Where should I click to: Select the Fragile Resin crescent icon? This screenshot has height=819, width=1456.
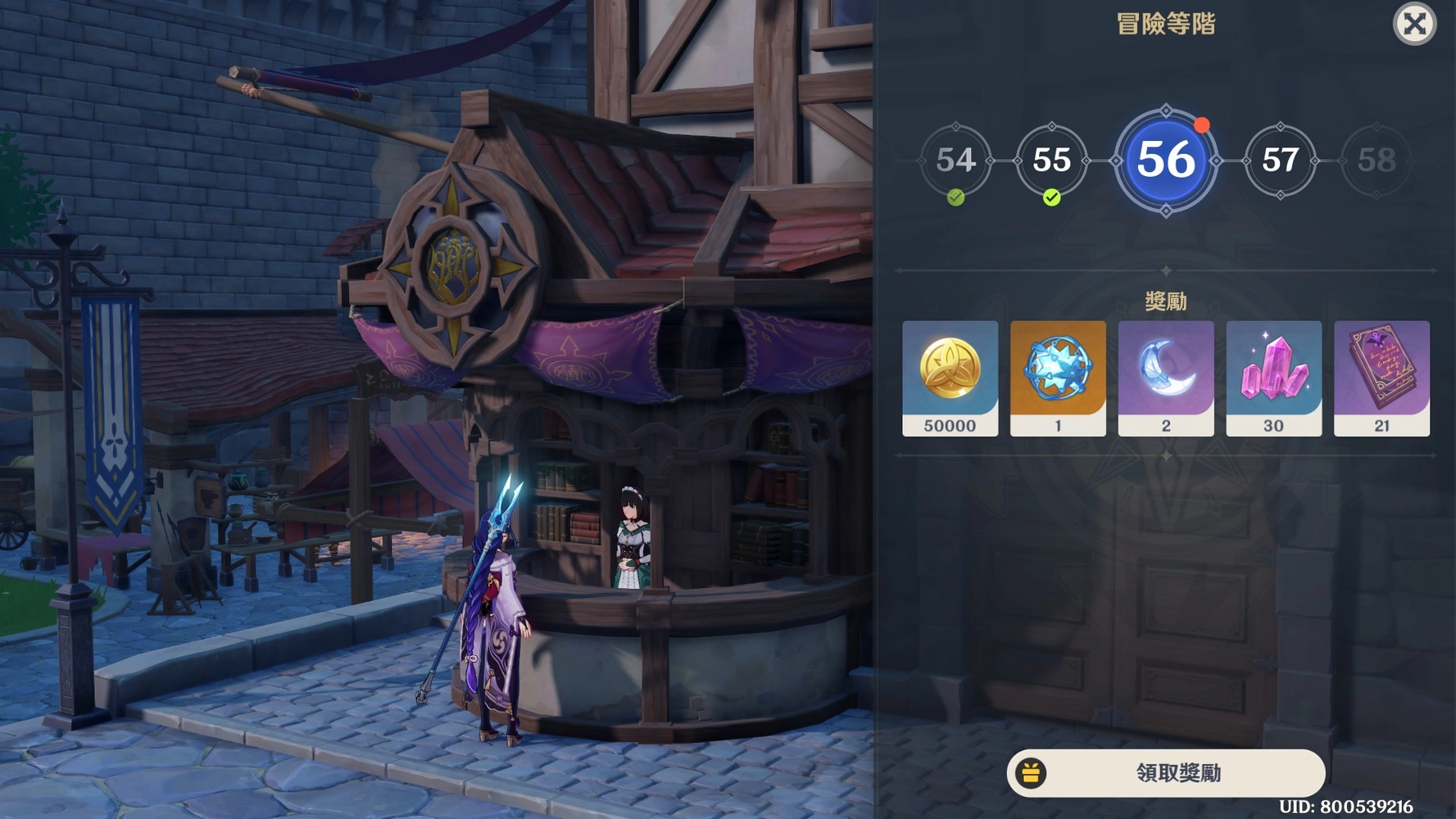1165,369
